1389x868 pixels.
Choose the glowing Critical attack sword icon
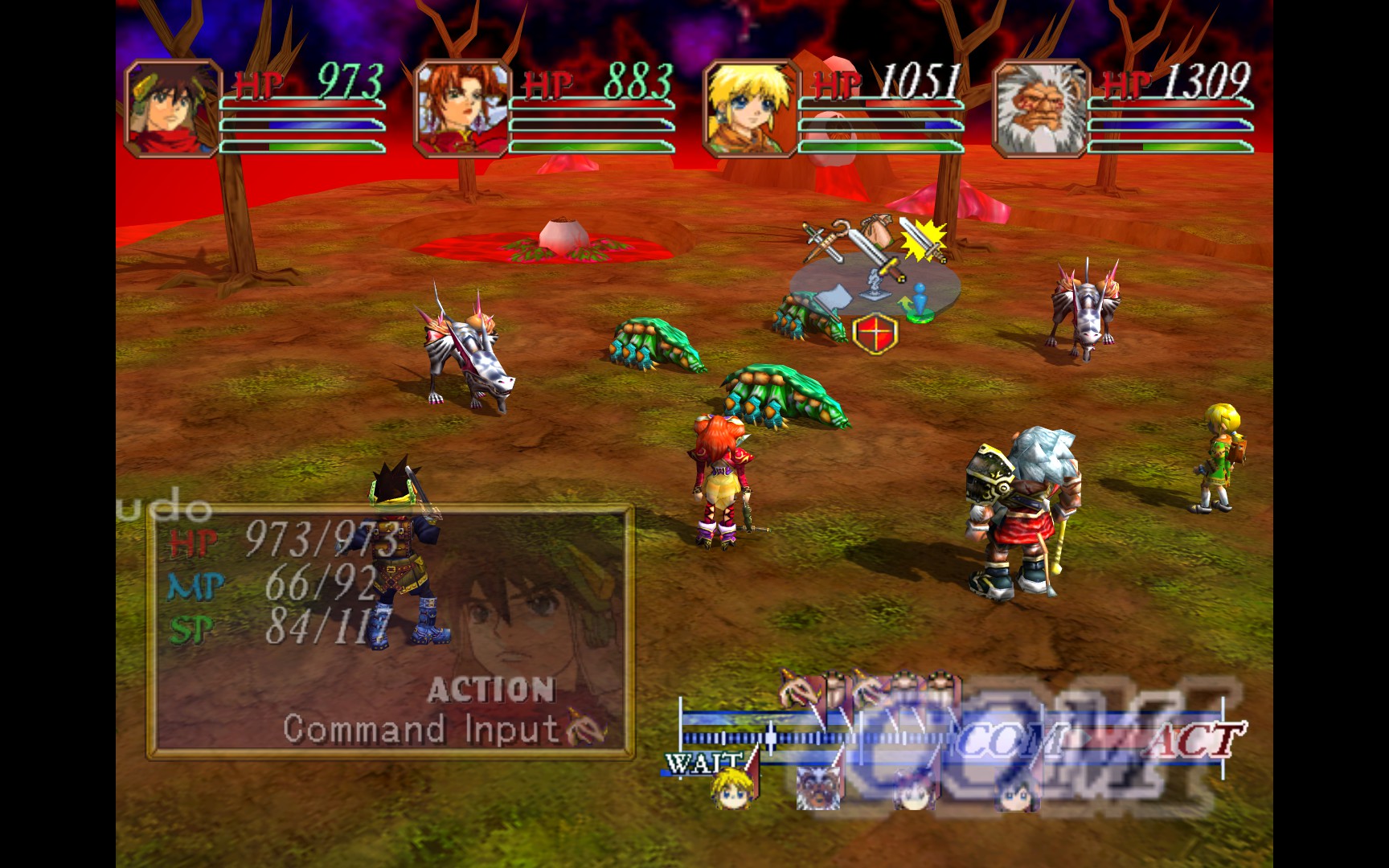click(924, 240)
